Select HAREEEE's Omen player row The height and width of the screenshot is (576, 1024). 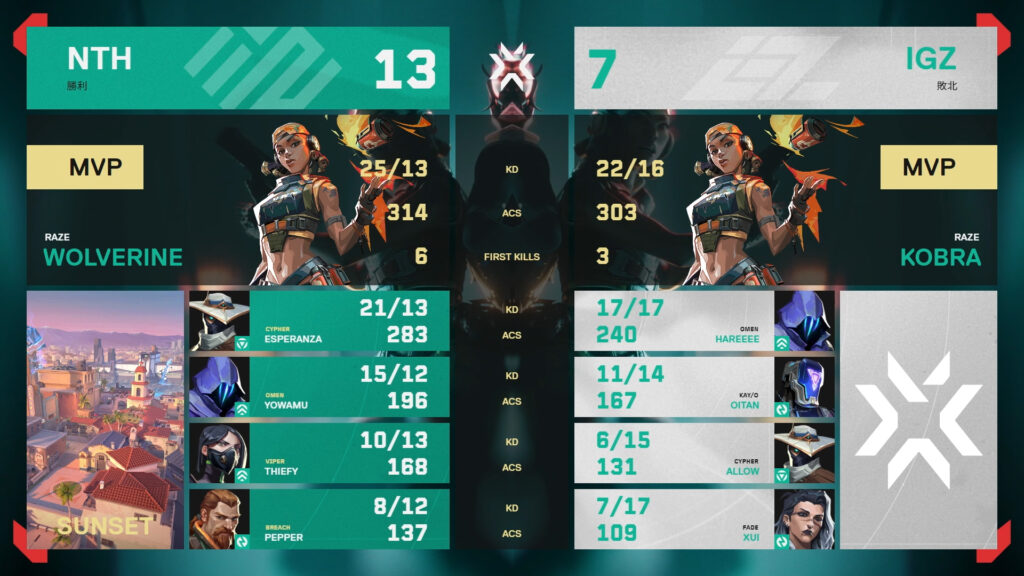coord(704,321)
